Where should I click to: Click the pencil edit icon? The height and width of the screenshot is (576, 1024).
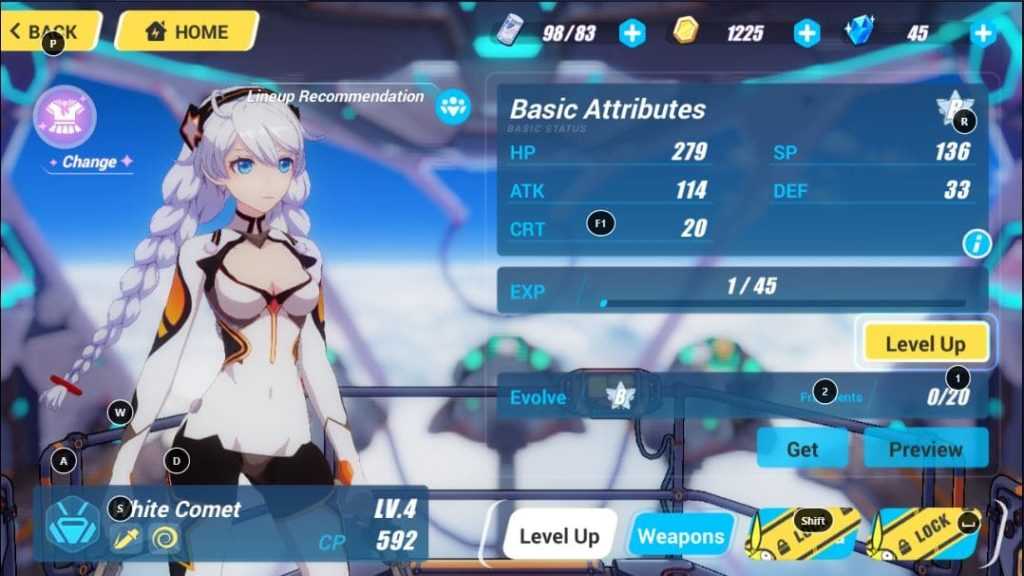[x=125, y=539]
